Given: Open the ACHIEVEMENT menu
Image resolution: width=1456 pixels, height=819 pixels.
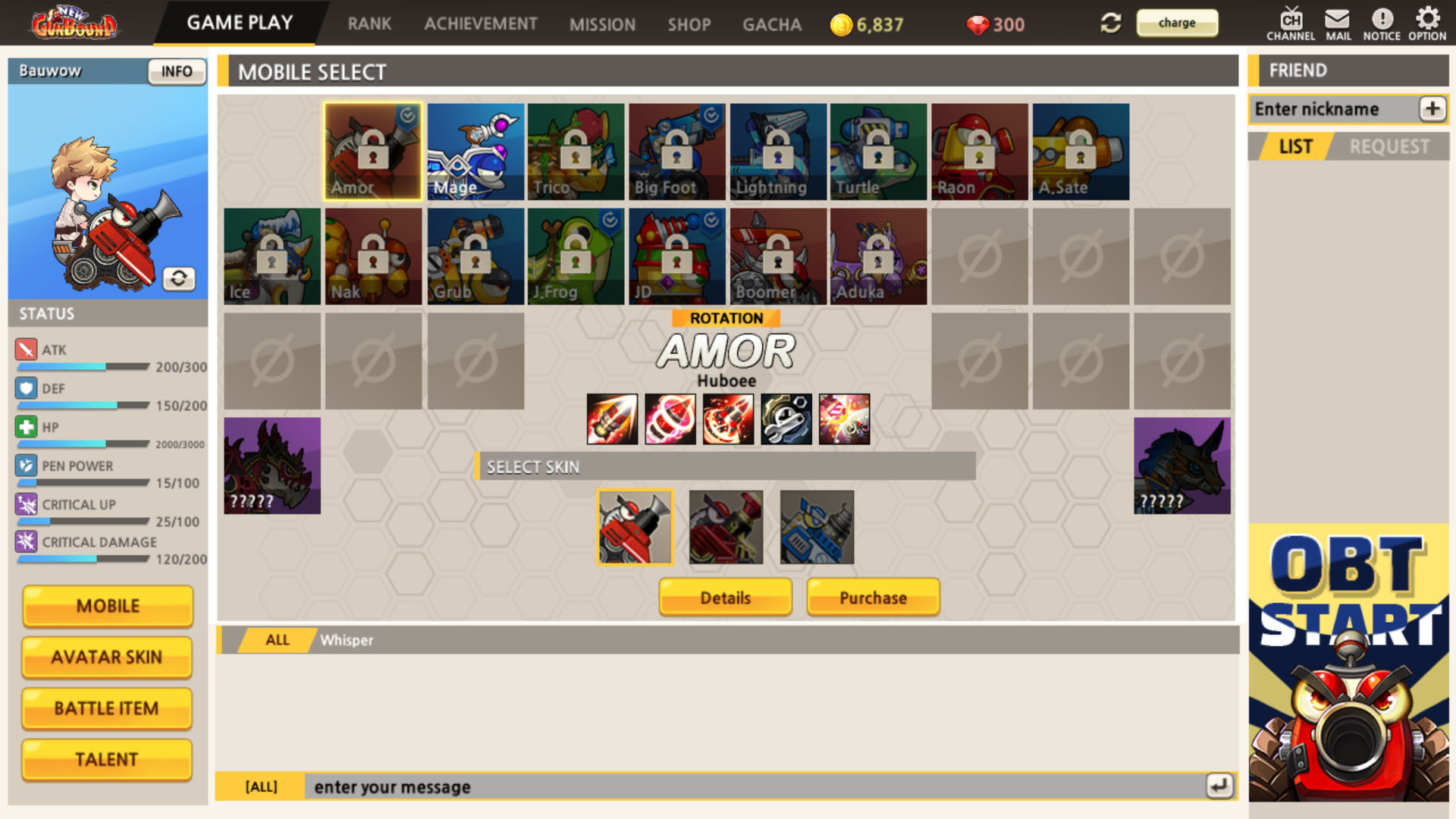Looking at the screenshot, I should click(481, 24).
